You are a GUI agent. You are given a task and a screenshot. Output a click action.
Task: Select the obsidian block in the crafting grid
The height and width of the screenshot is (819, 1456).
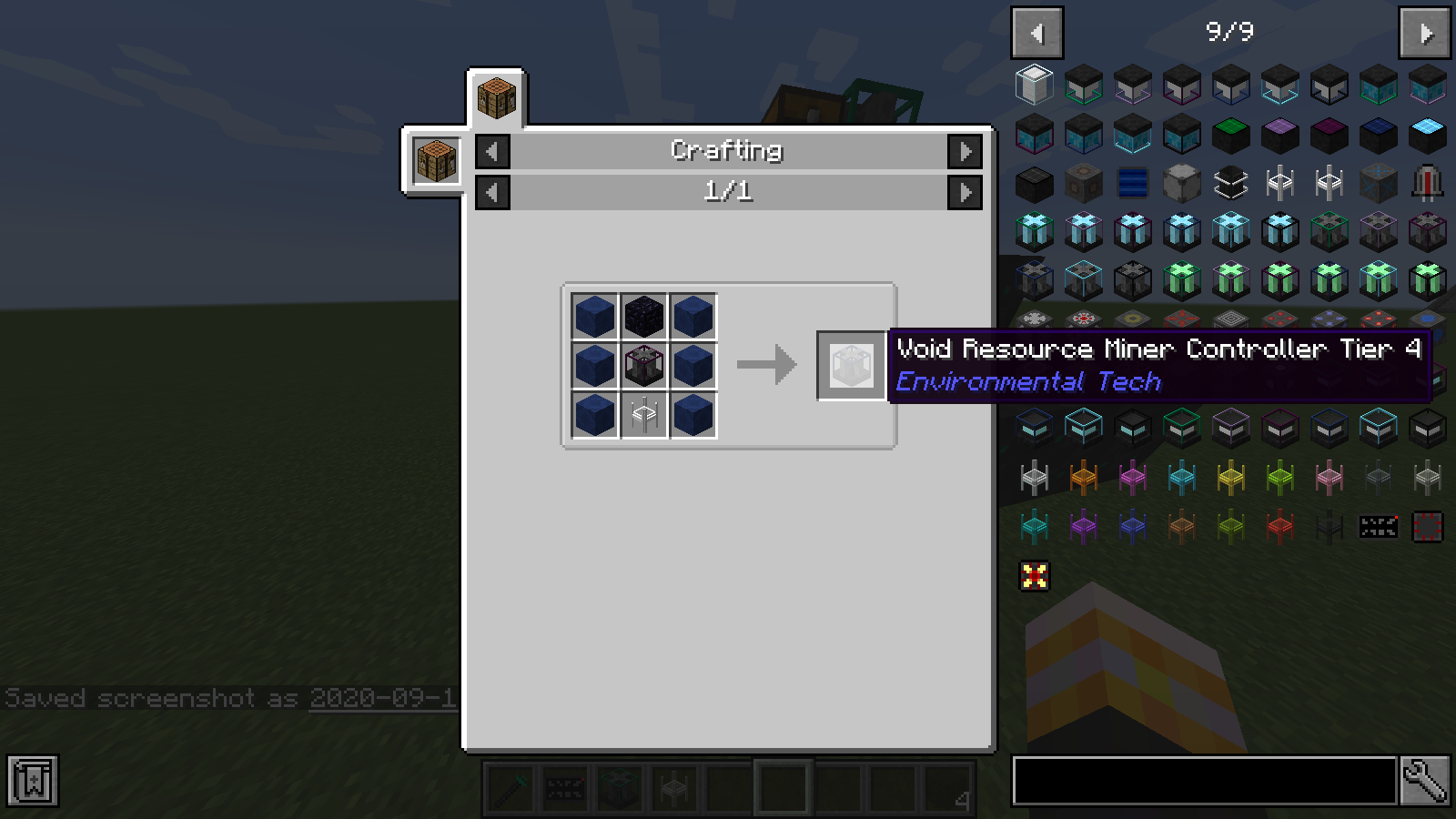tap(642, 316)
